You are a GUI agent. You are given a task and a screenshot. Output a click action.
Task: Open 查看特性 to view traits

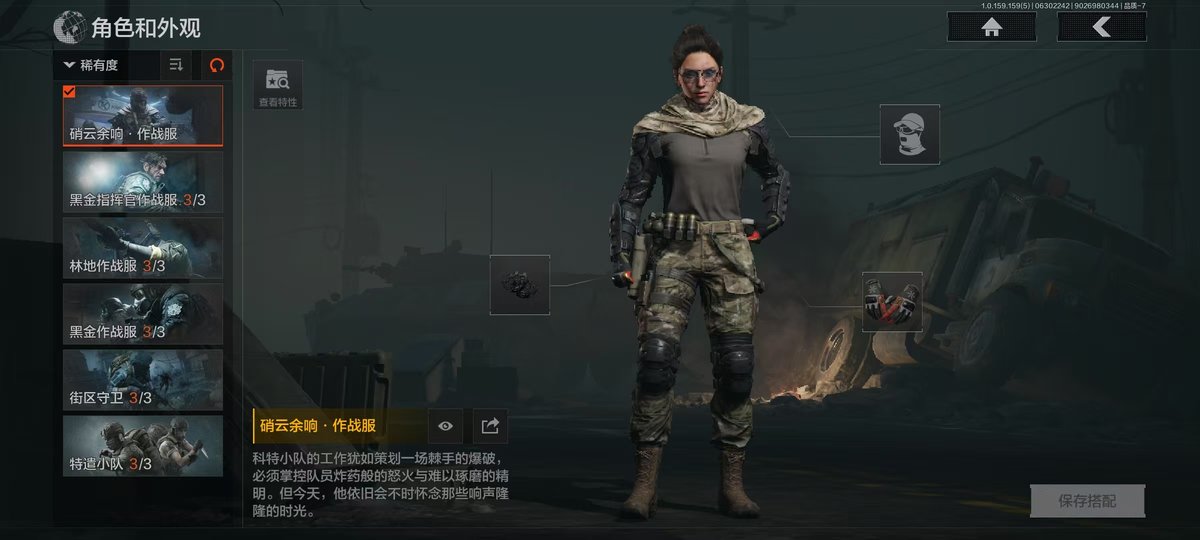click(278, 84)
